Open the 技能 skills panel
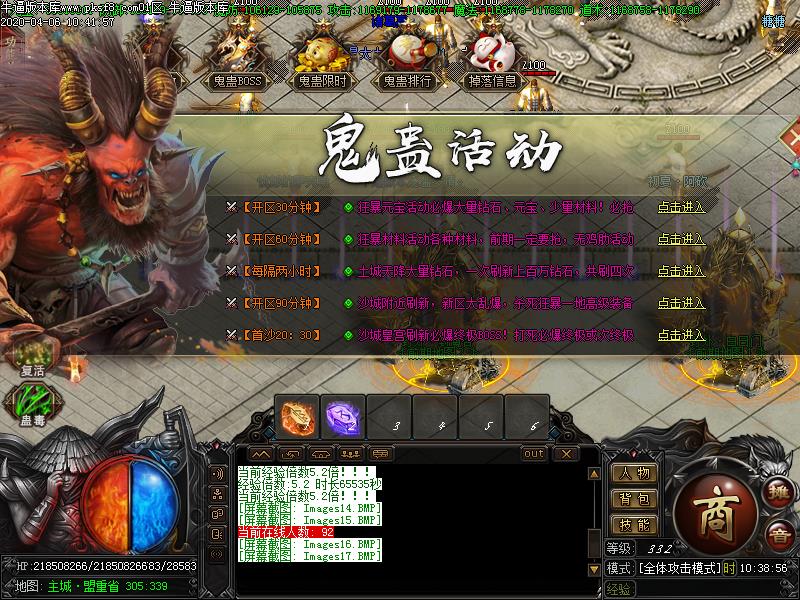The width and height of the screenshot is (800, 600). coord(634,525)
